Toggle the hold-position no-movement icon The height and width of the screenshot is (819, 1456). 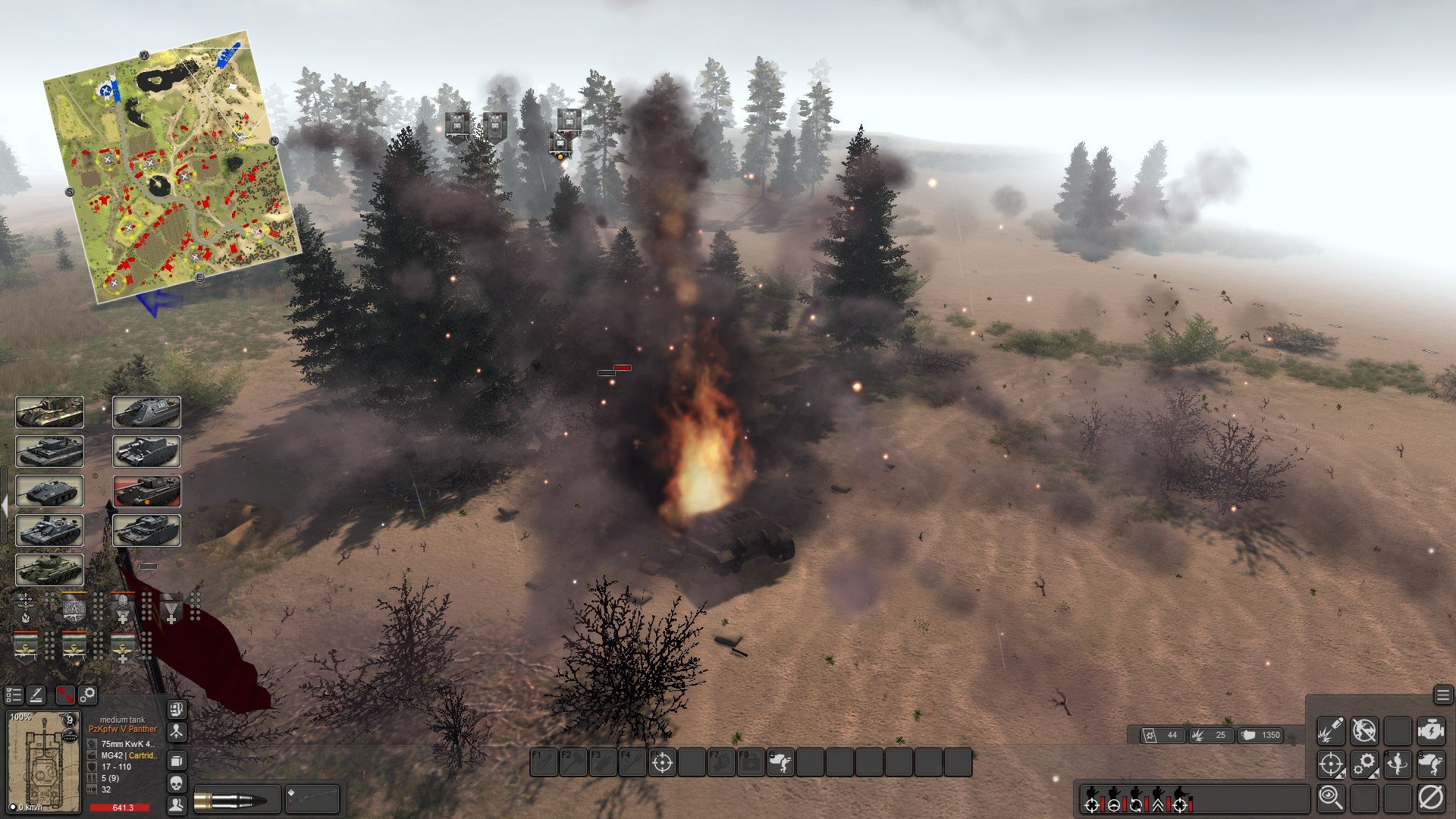pyautogui.click(x=1363, y=730)
